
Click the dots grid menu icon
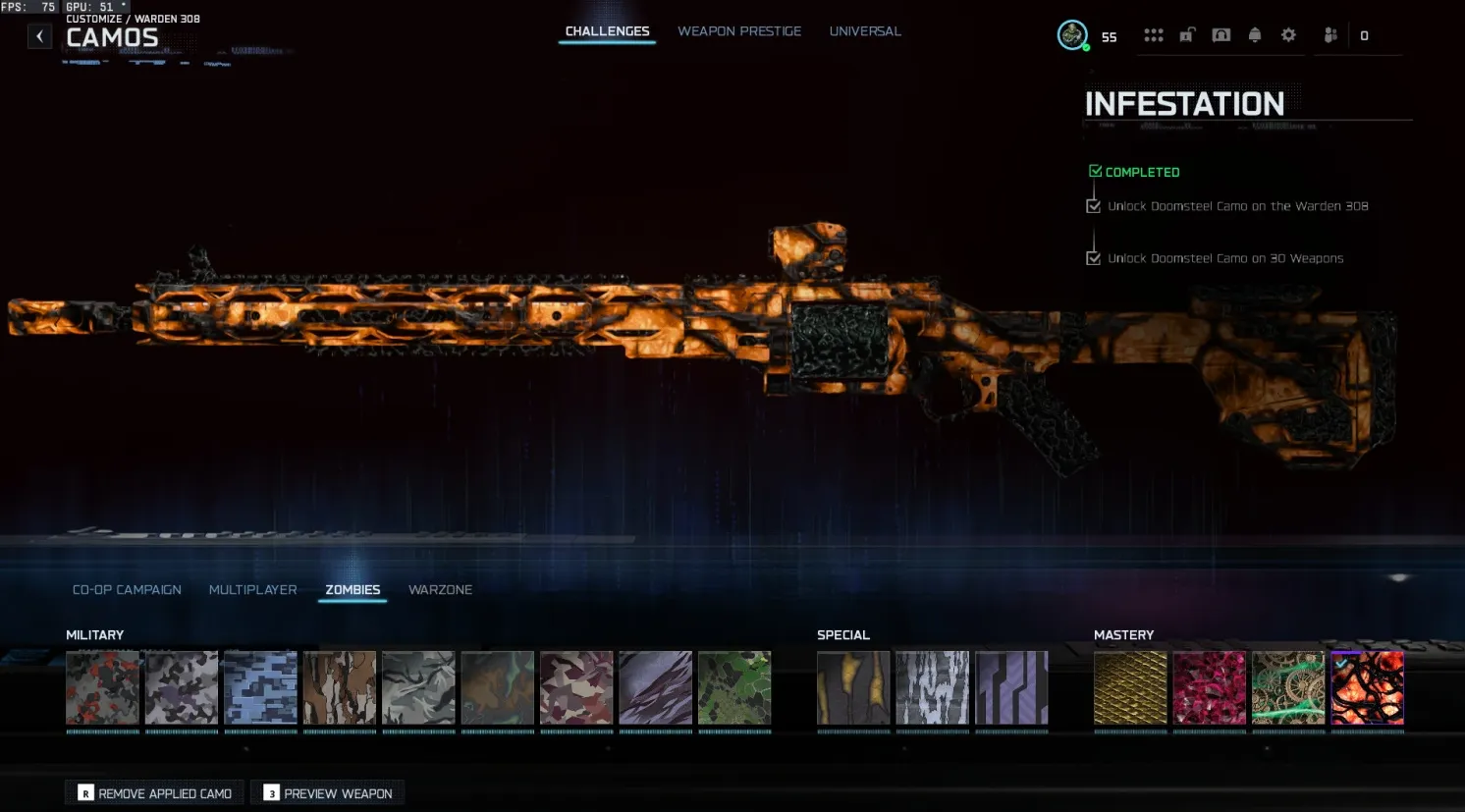(x=1153, y=34)
